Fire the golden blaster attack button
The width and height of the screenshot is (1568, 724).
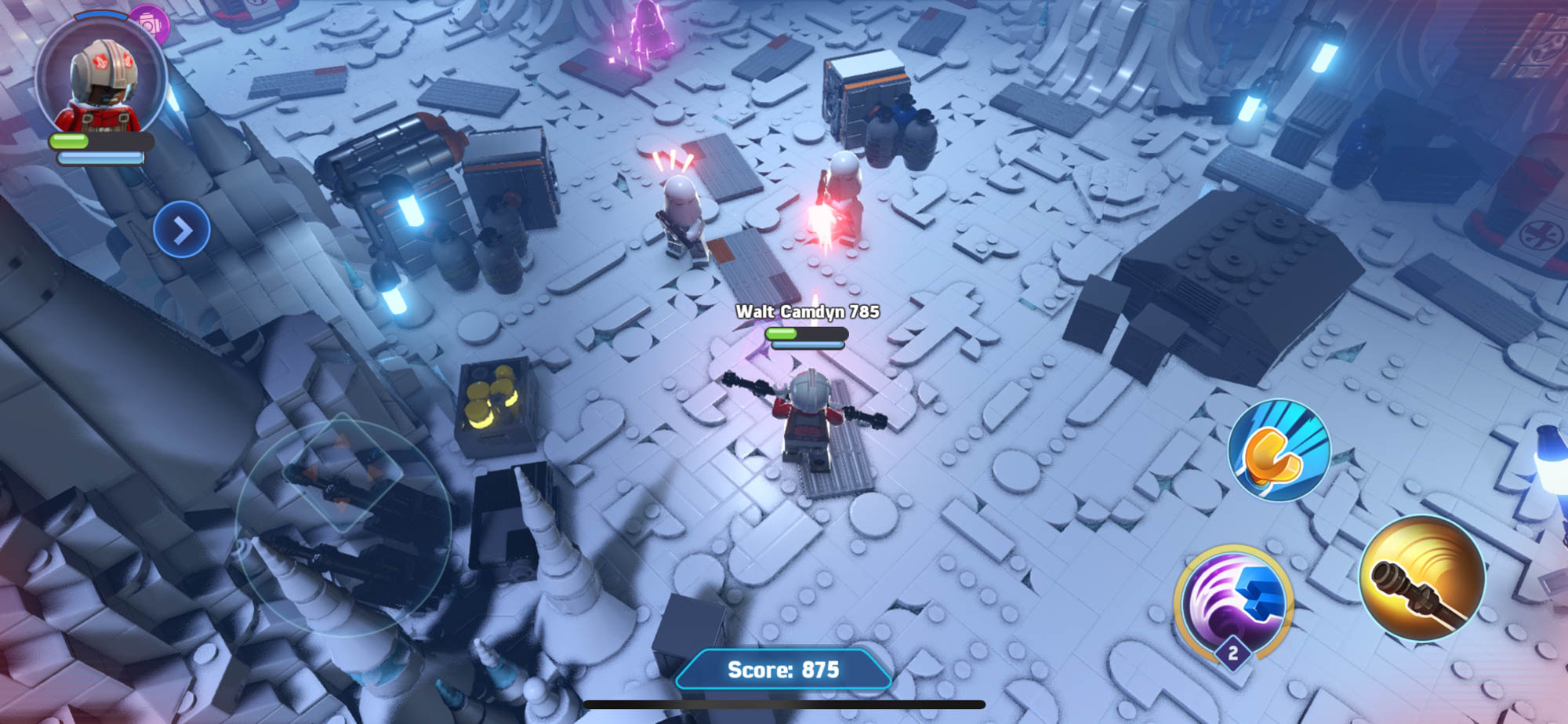(1421, 579)
